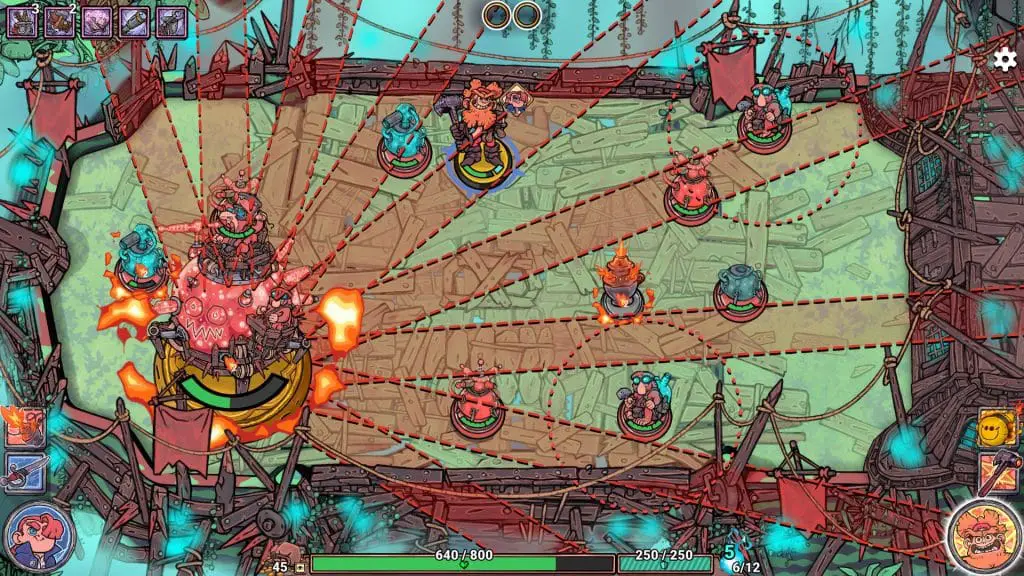Select the bullet shell item icon

coord(134,21)
